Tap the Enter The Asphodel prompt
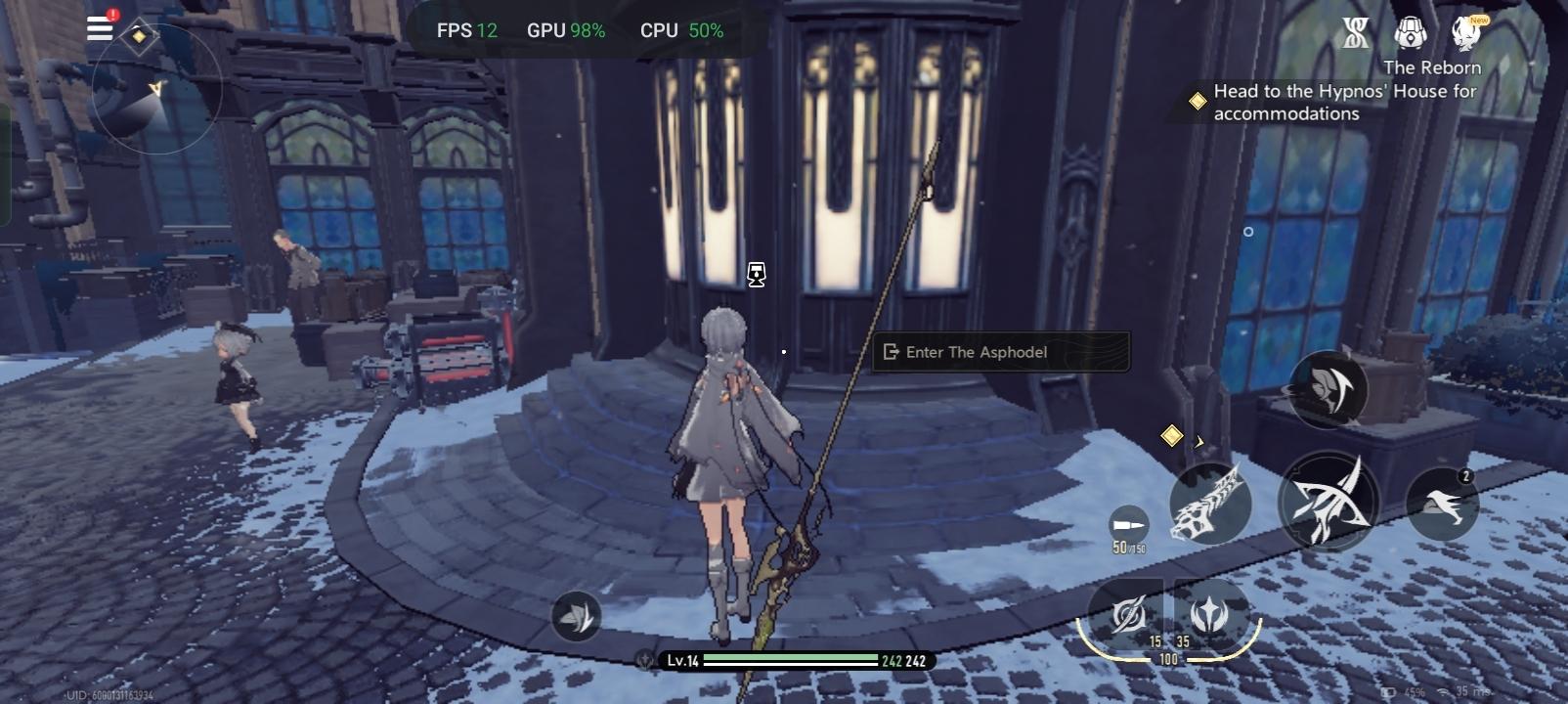The height and width of the screenshot is (704, 1568). (1000, 352)
